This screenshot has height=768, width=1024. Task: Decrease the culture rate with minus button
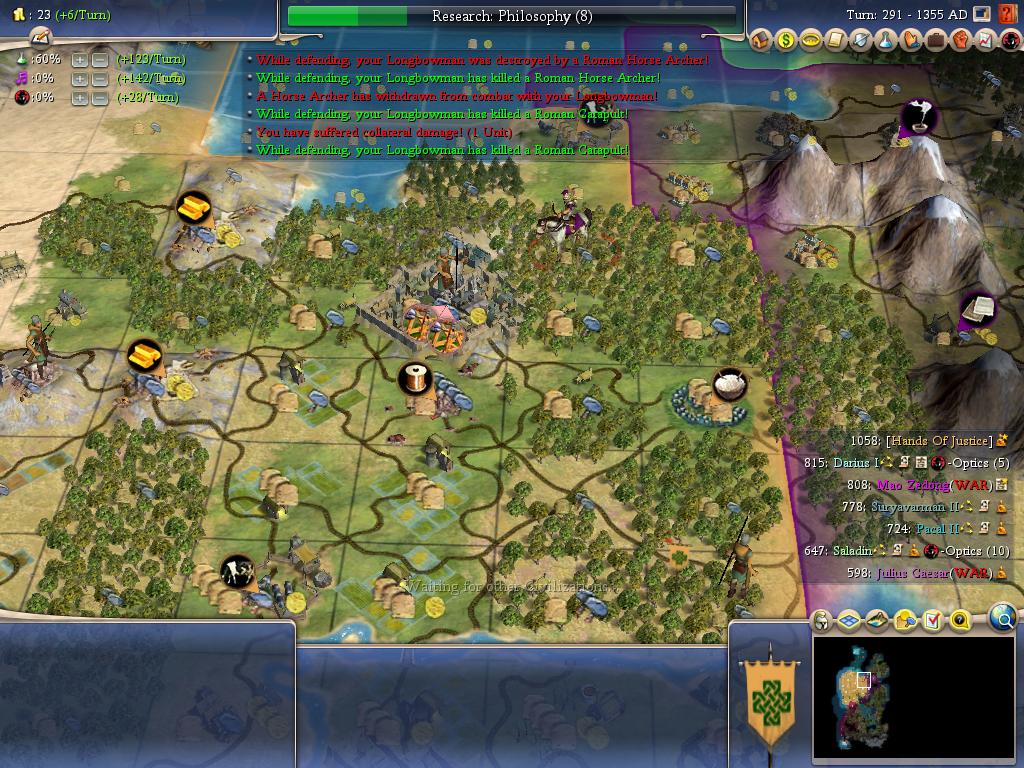pos(100,79)
